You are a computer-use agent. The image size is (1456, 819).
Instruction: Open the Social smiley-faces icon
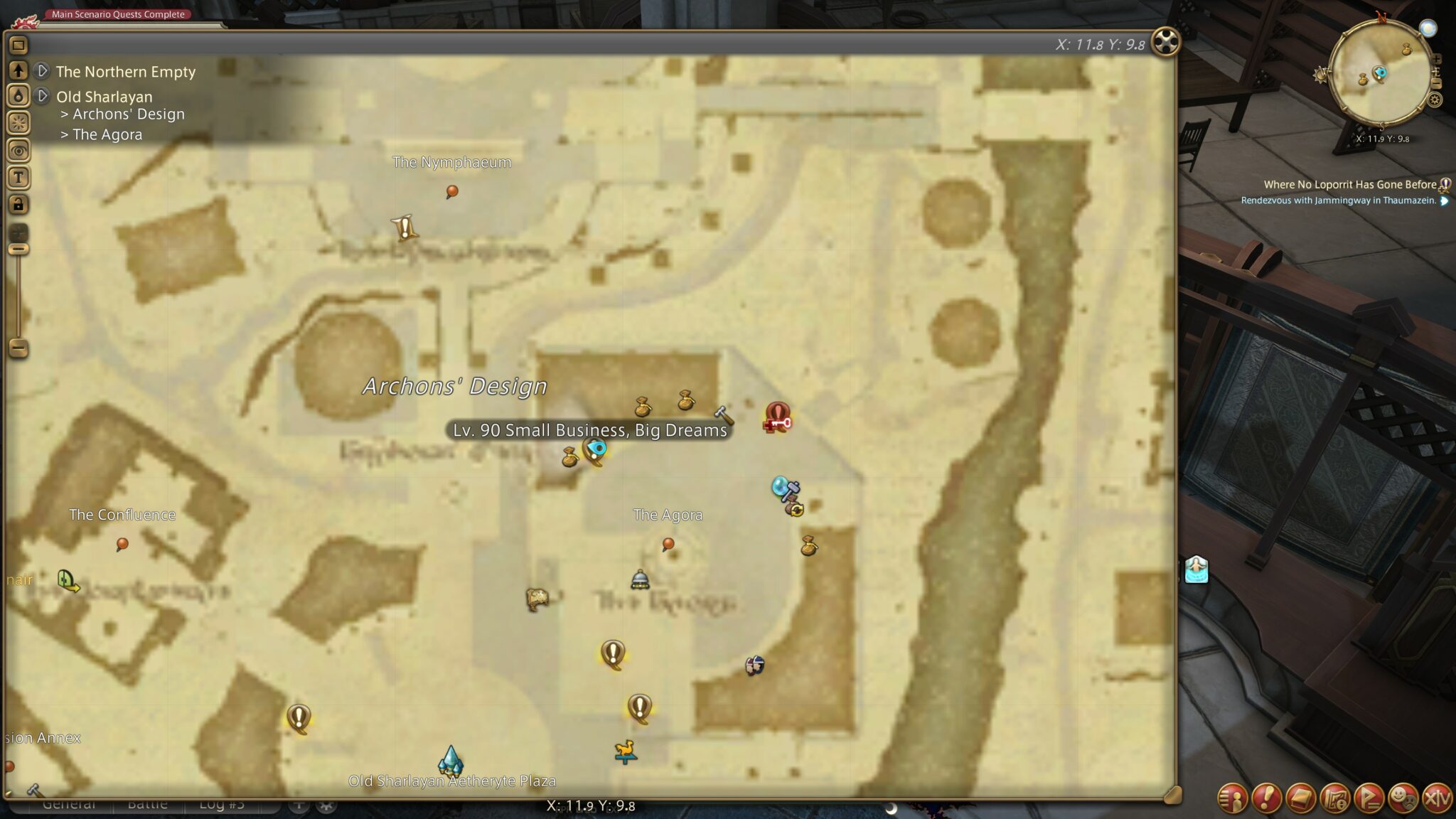(x=1403, y=797)
